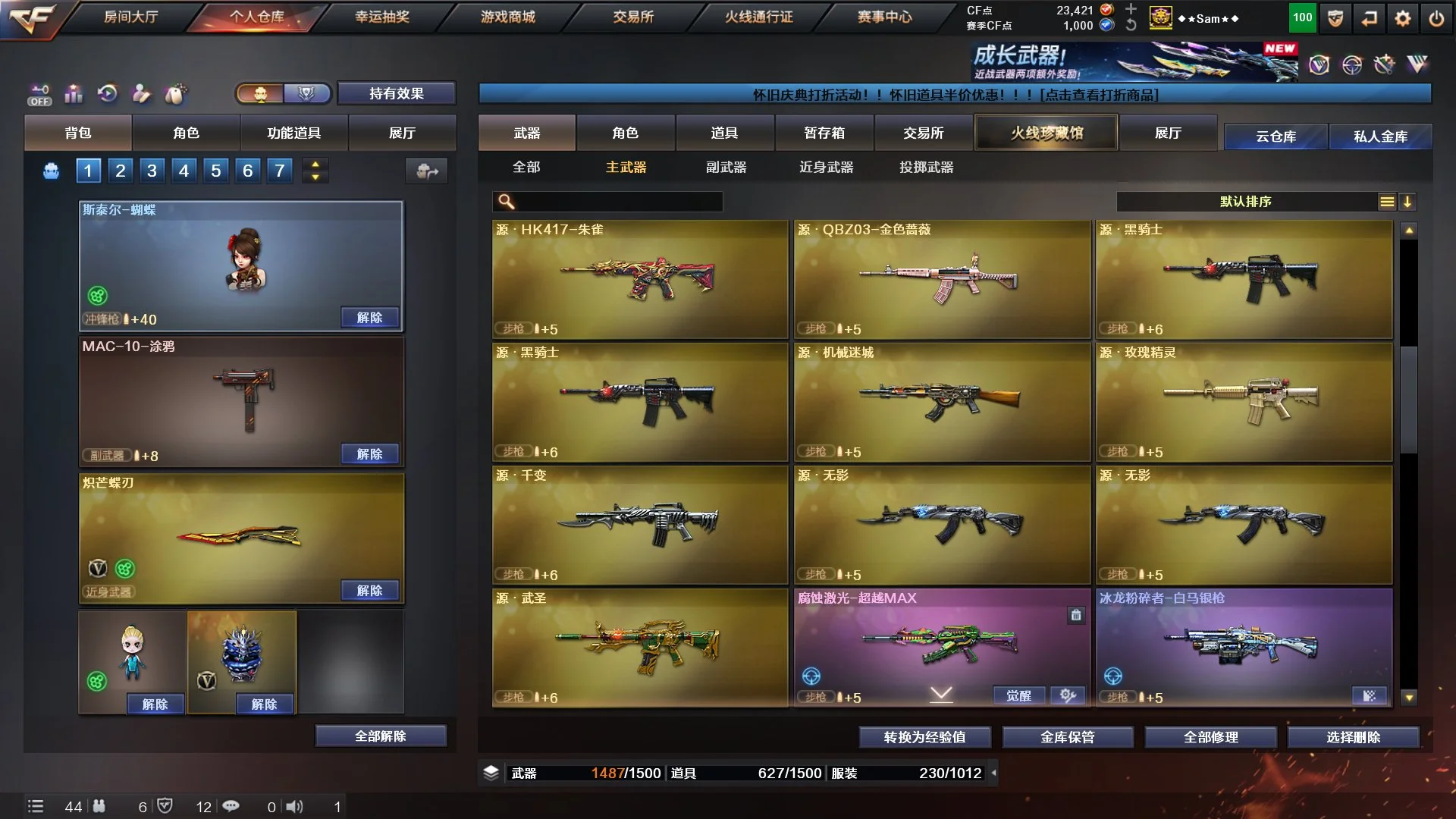Switch to the 副武器 secondary weapons filter
The image size is (1456, 819).
[x=726, y=167]
